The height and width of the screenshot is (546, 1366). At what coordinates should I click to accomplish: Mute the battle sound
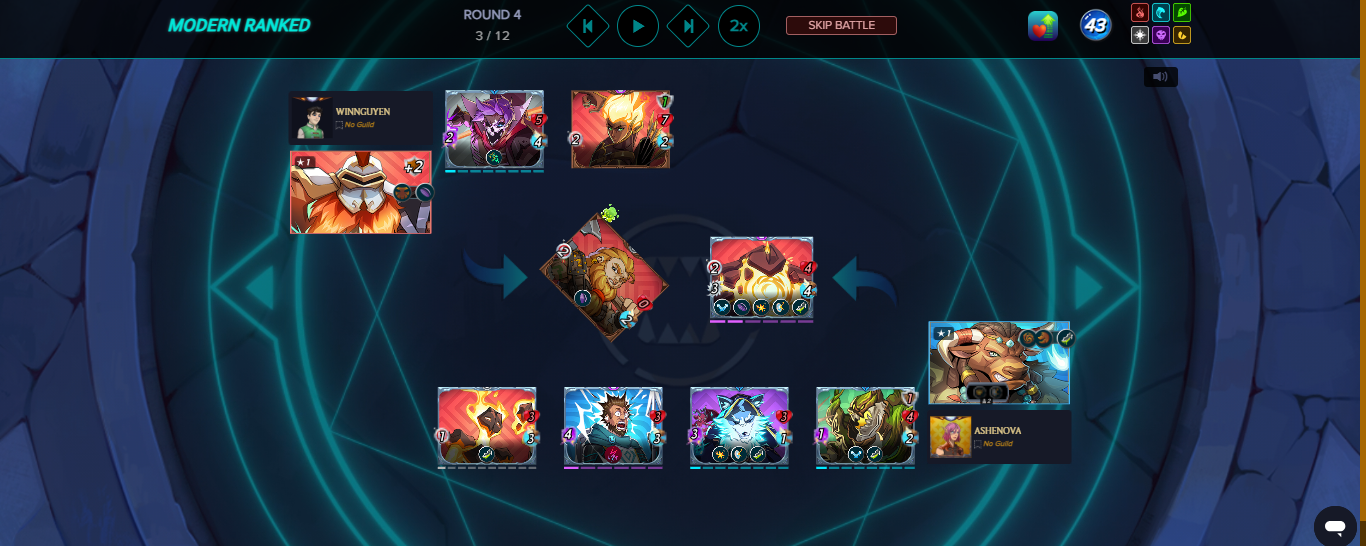pyautogui.click(x=1161, y=76)
